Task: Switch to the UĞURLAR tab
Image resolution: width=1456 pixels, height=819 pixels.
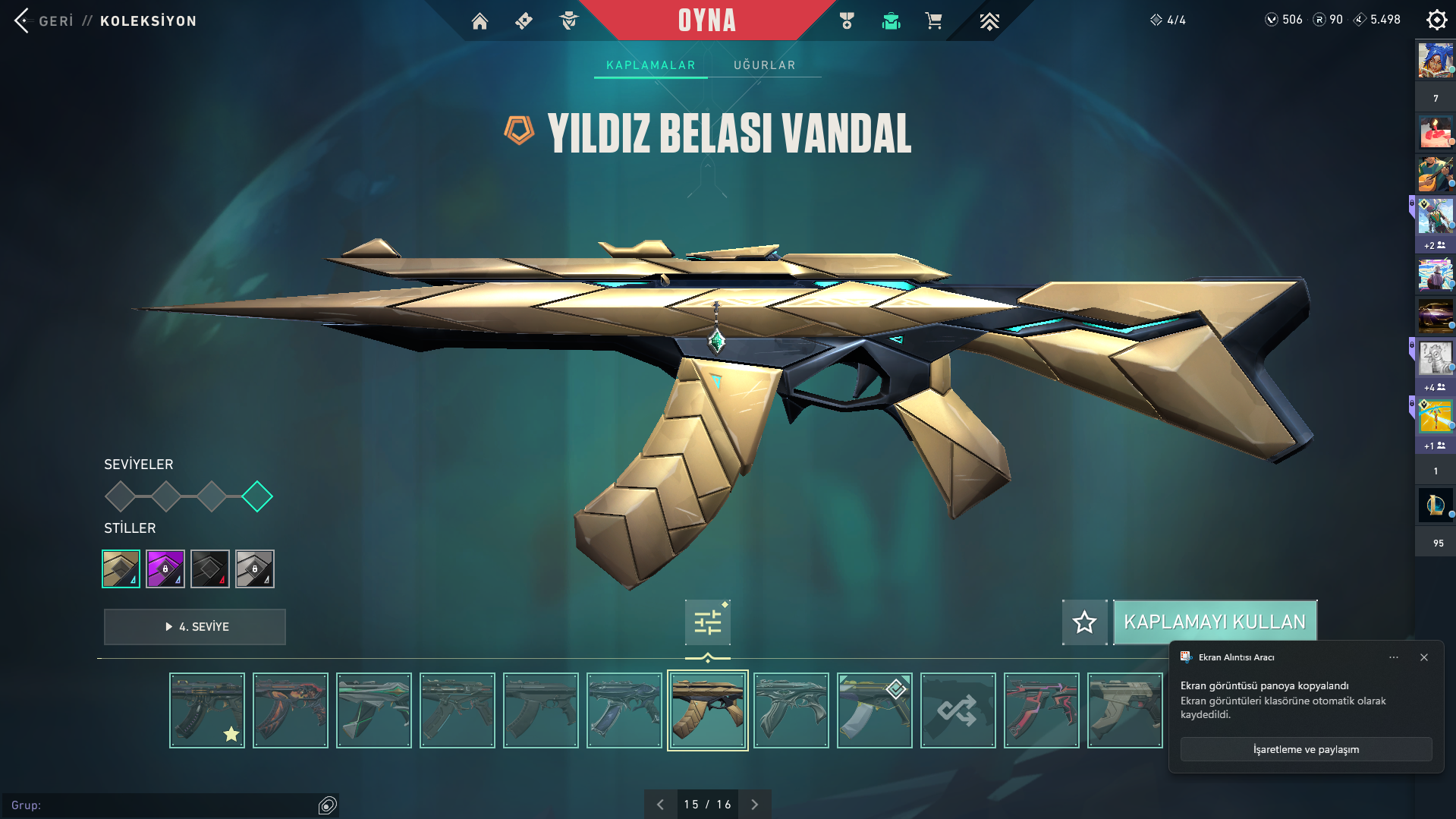Action: tap(764, 65)
